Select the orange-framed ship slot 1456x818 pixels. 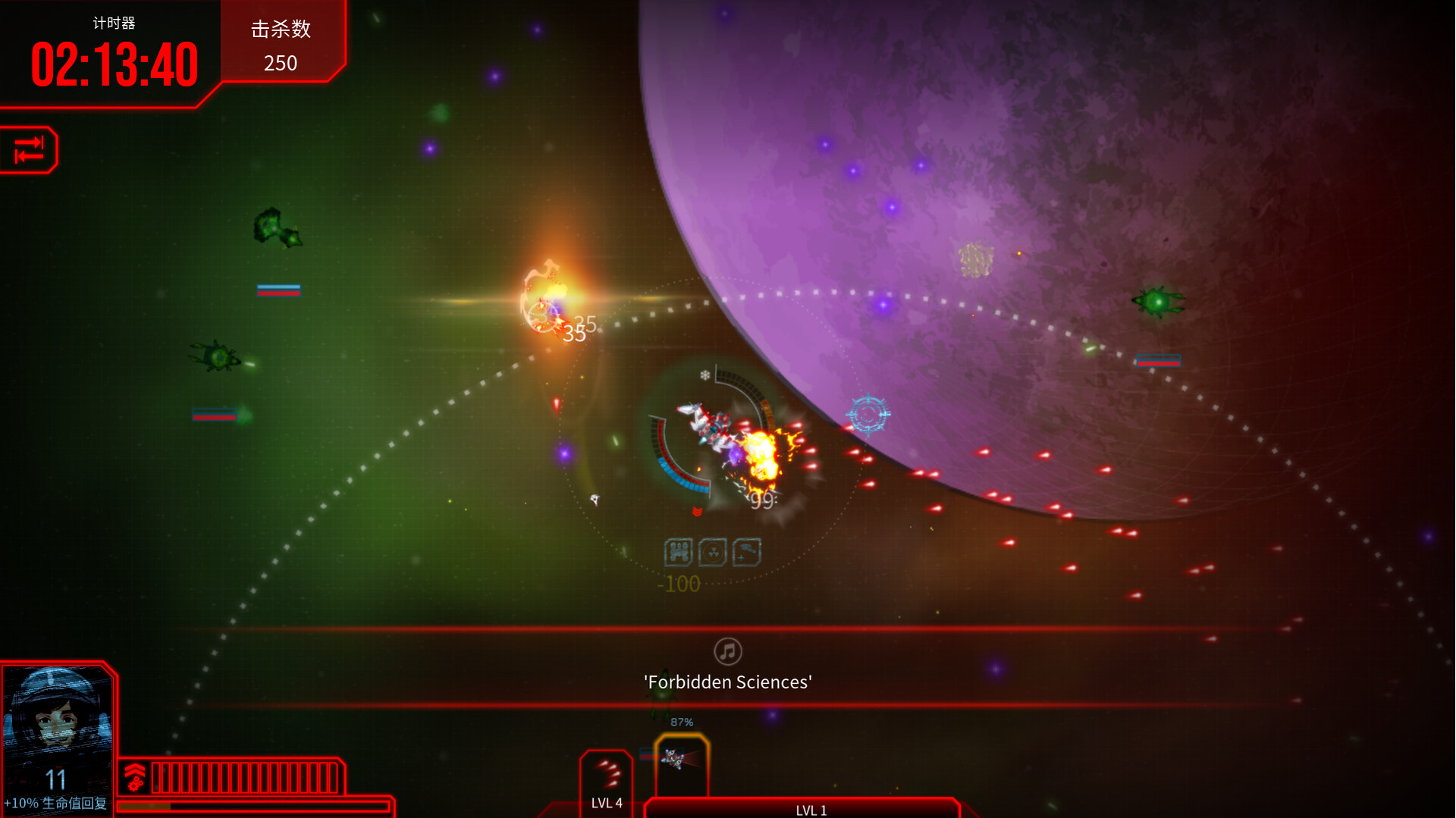[681, 763]
